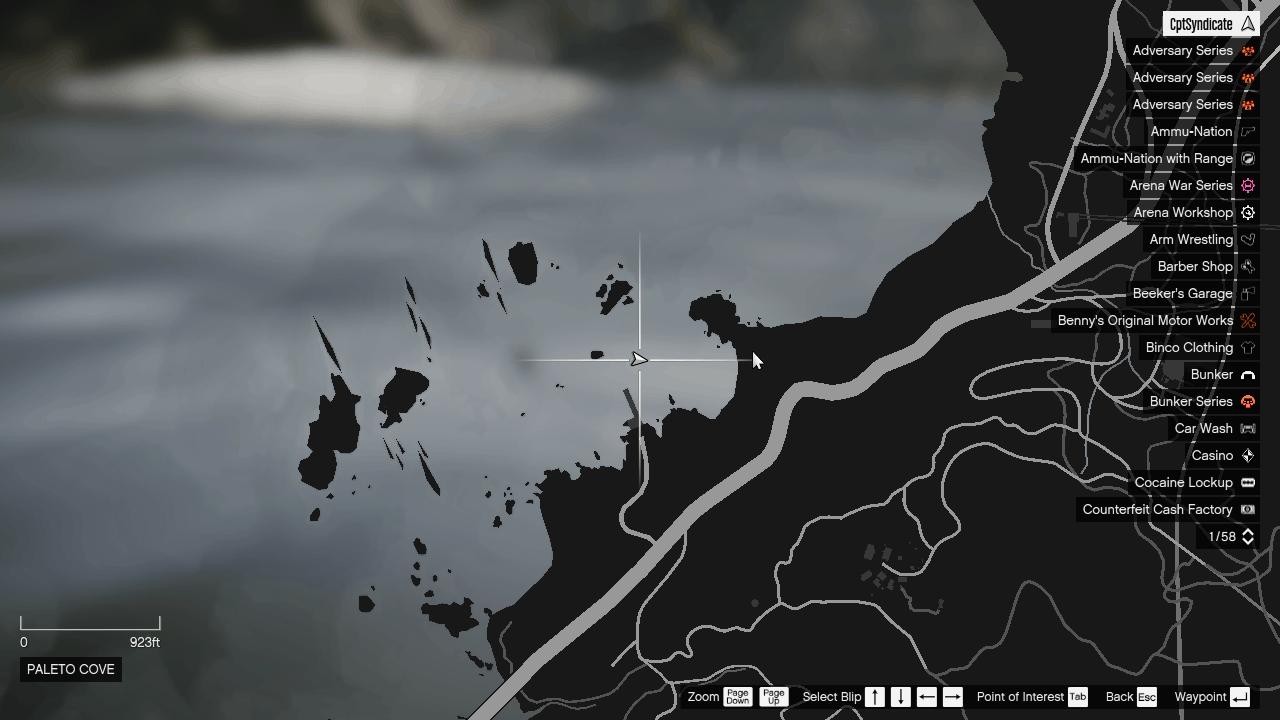This screenshot has height=720, width=1280.
Task: Click the Benny's Original Motor Works wrench icon
Action: 1247,320
